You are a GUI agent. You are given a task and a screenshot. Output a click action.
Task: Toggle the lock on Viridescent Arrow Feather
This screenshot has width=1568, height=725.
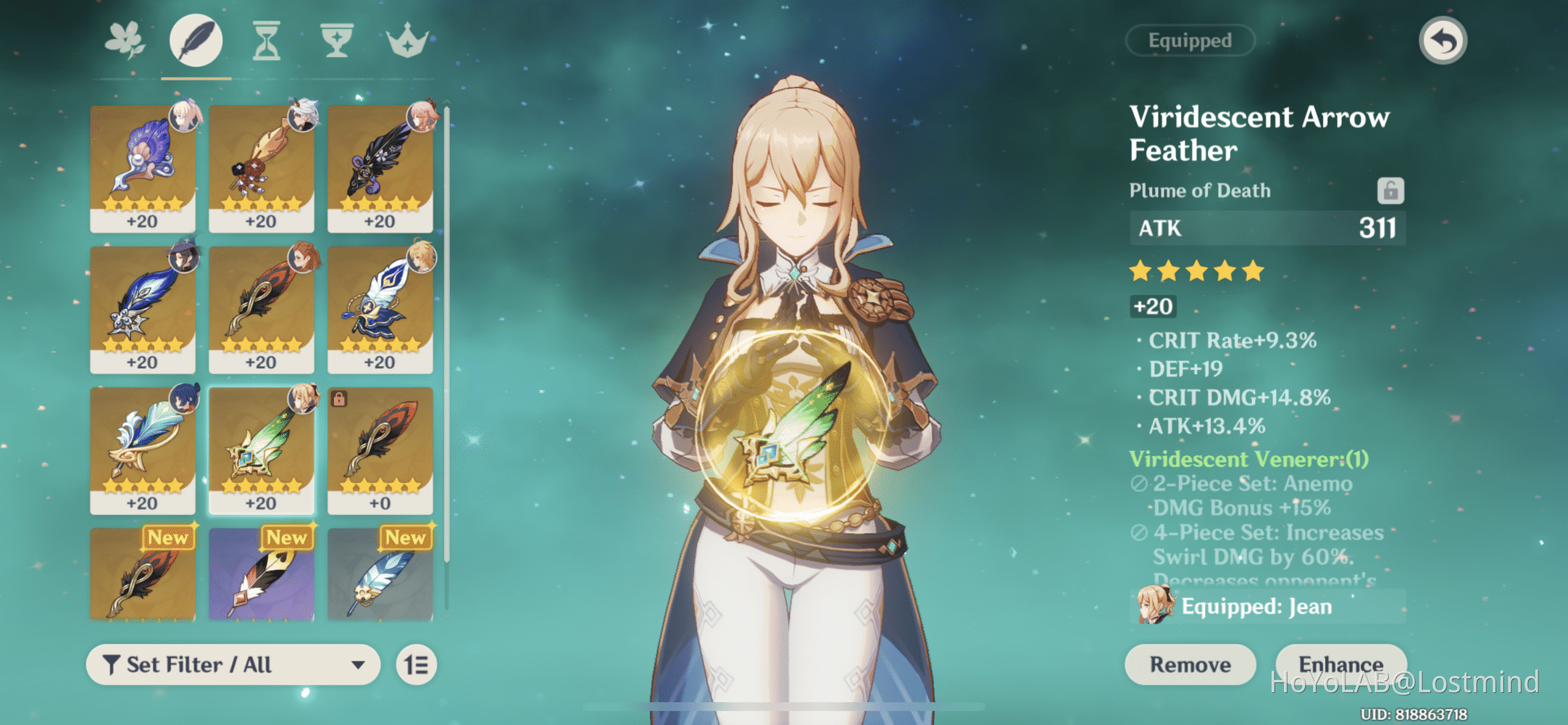1390,191
